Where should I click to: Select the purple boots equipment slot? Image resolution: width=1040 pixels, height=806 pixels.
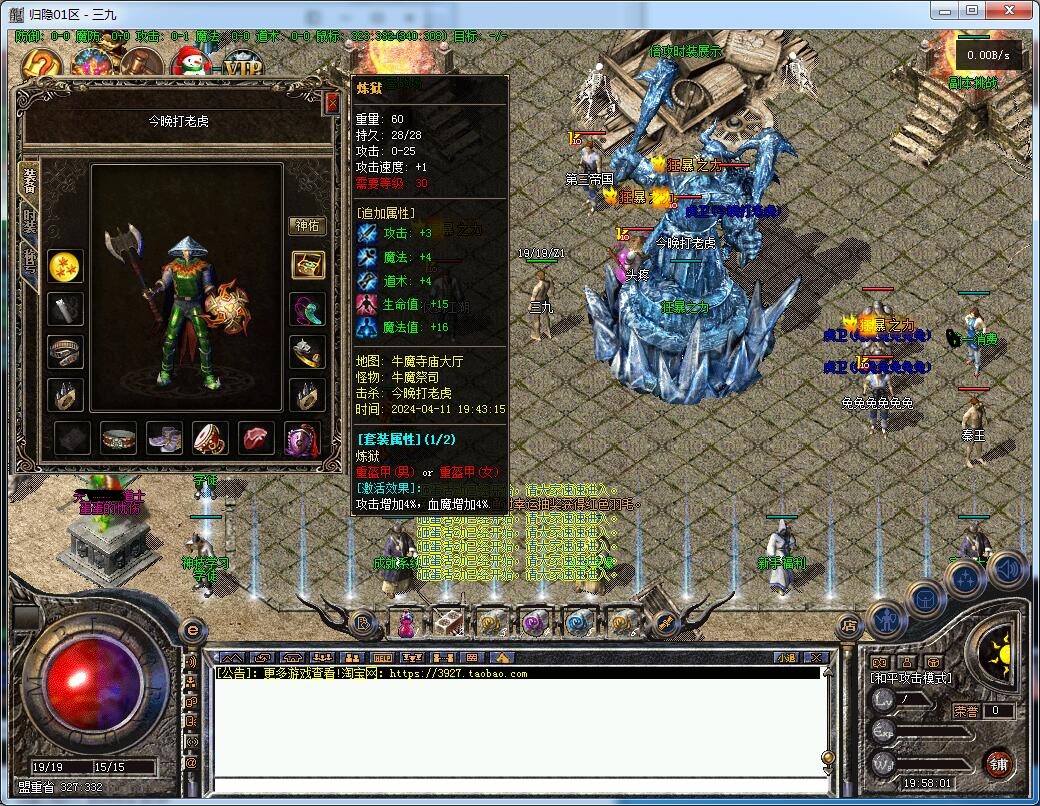tap(164, 437)
